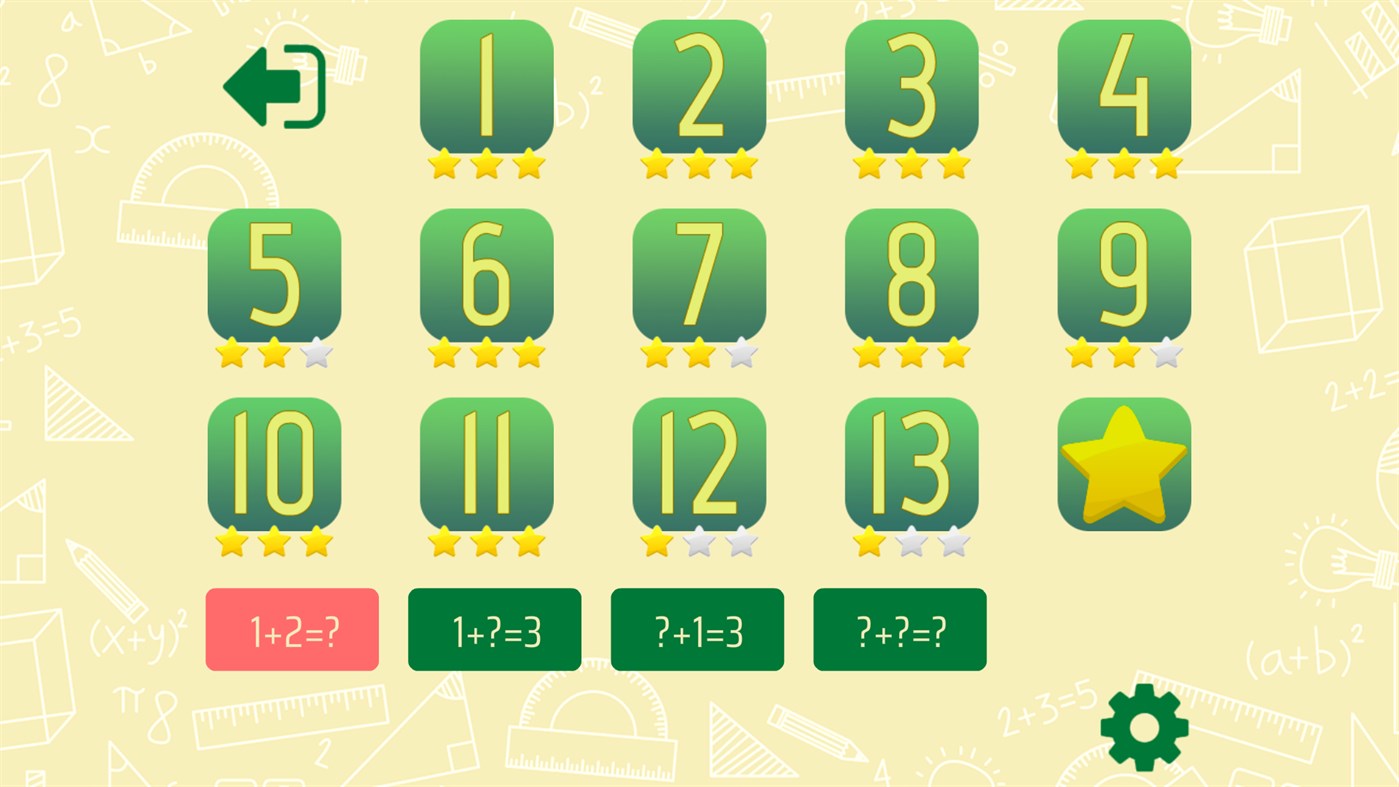Select the "1+2=?" game mode
Viewport: 1399px width, 787px height.
(x=291, y=628)
